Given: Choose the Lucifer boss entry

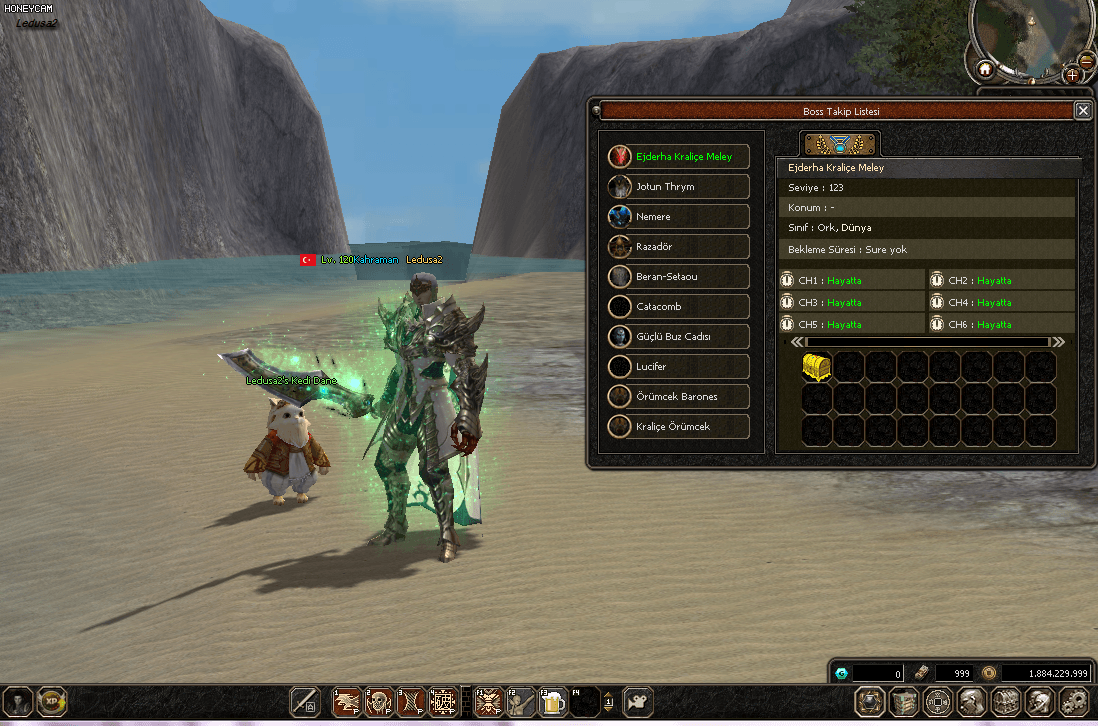Looking at the screenshot, I should click(x=679, y=367).
